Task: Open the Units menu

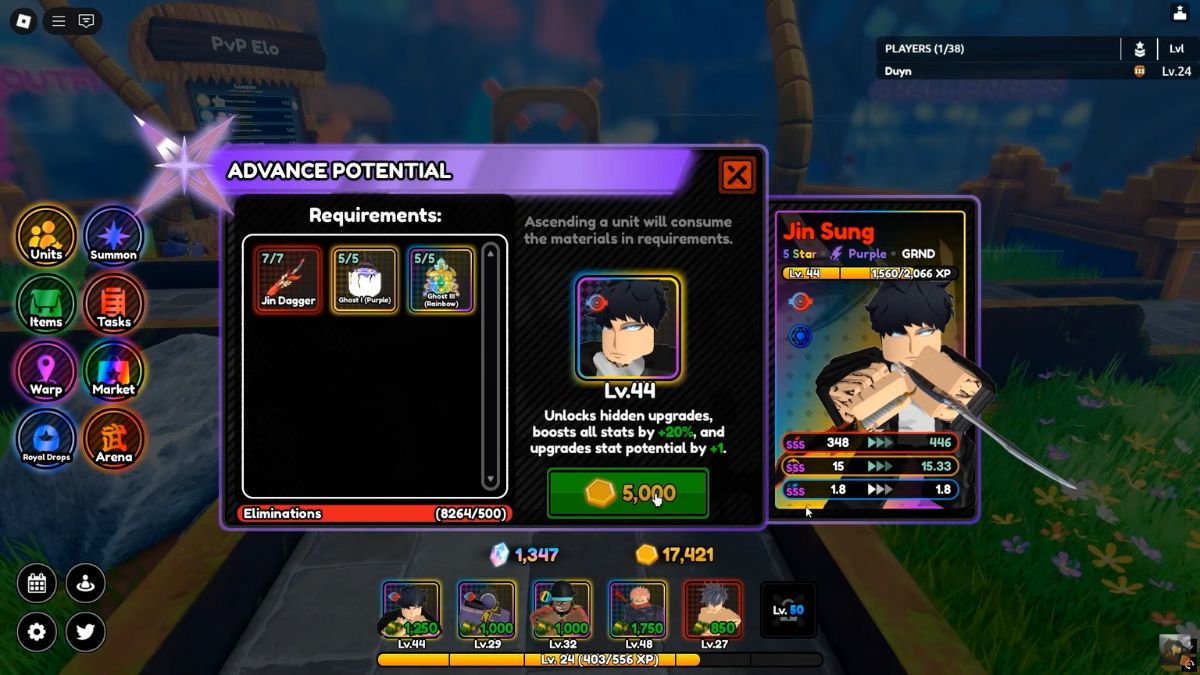Action: pyautogui.click(x=46, y=237)
